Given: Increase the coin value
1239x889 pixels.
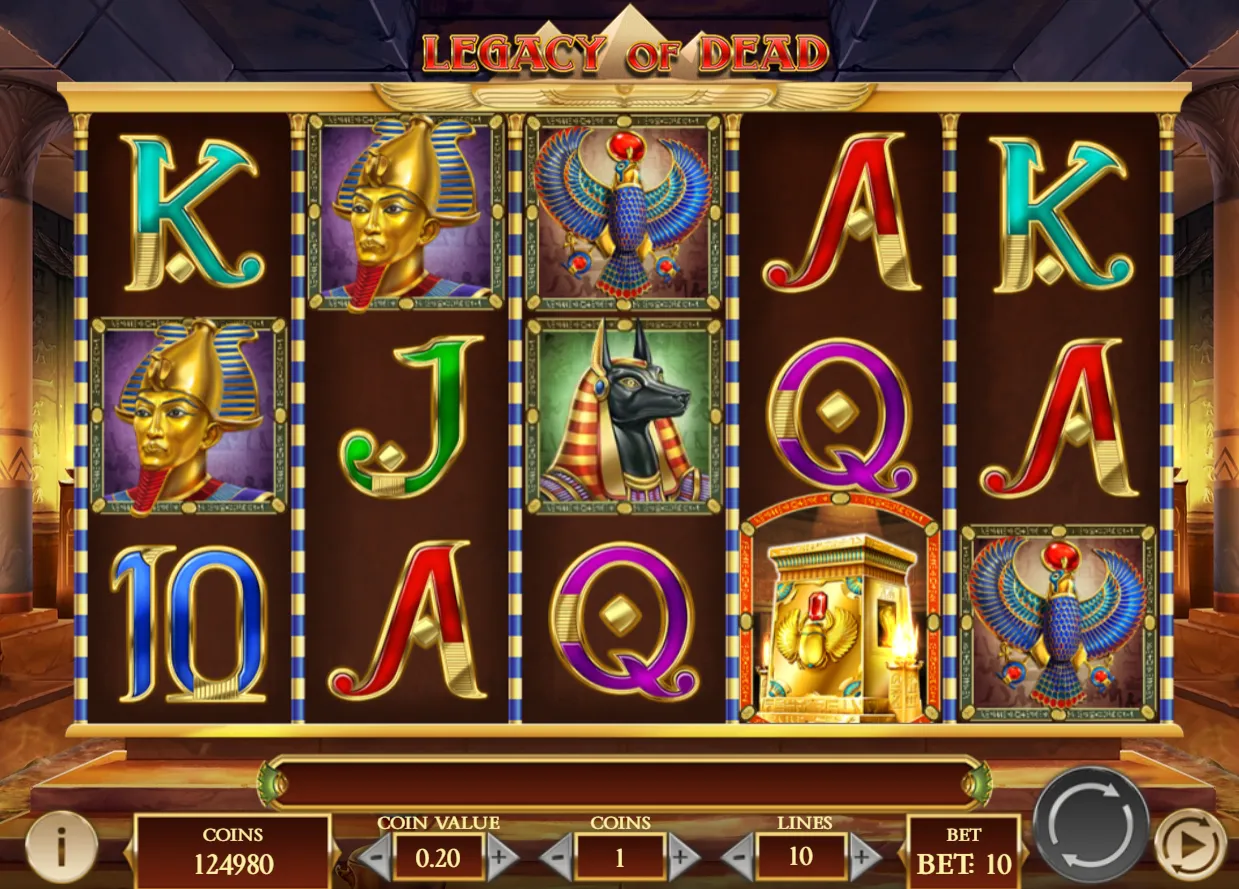Looking at the screenshot, I should coord(502,857).
